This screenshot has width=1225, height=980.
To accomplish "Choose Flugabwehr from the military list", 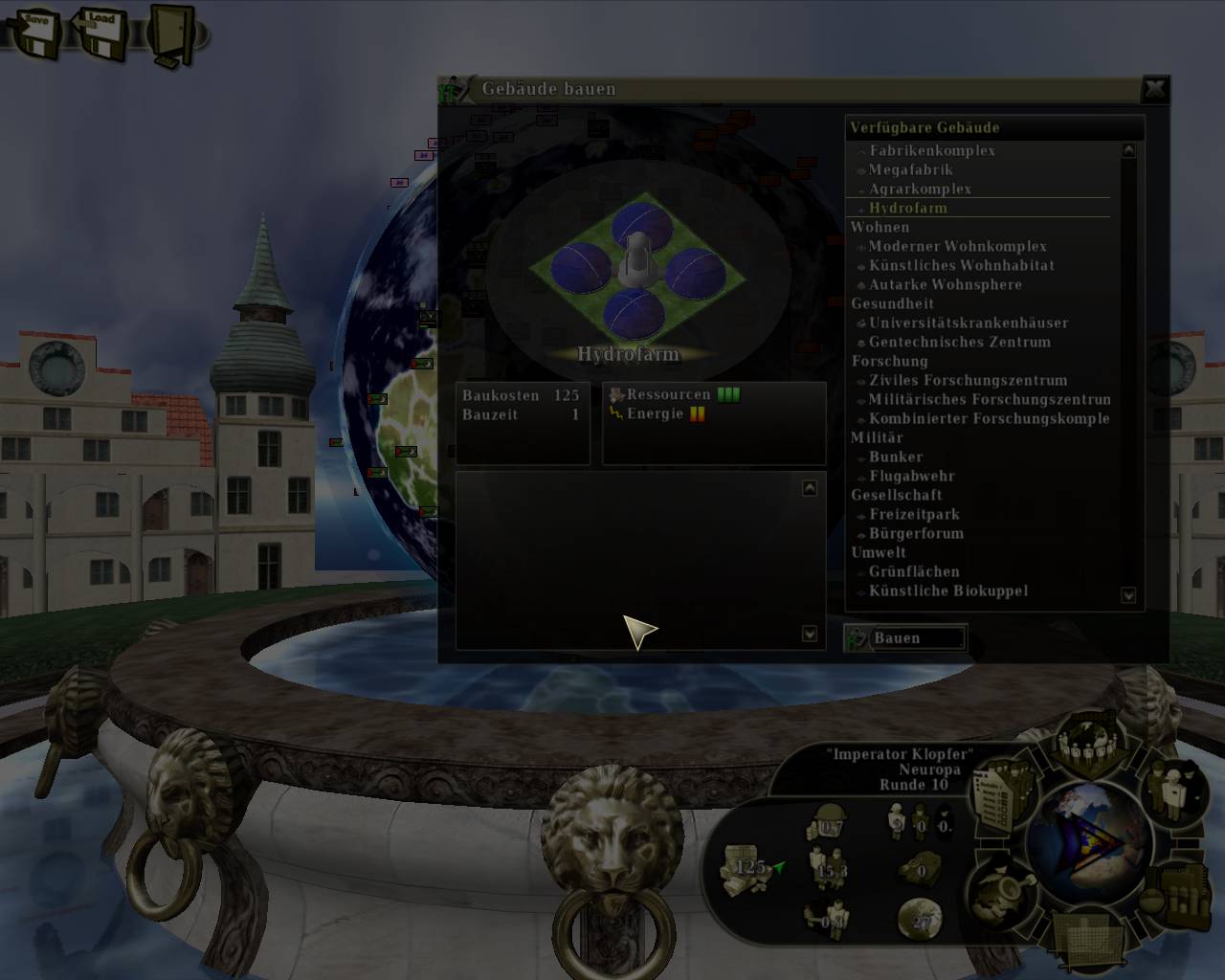I will click(911, 476).
